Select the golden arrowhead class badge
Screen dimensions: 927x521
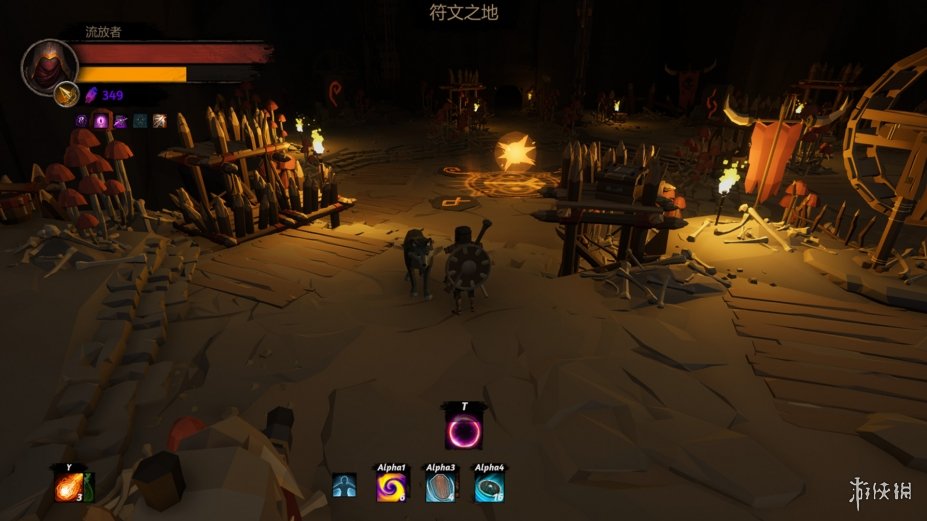66,93
